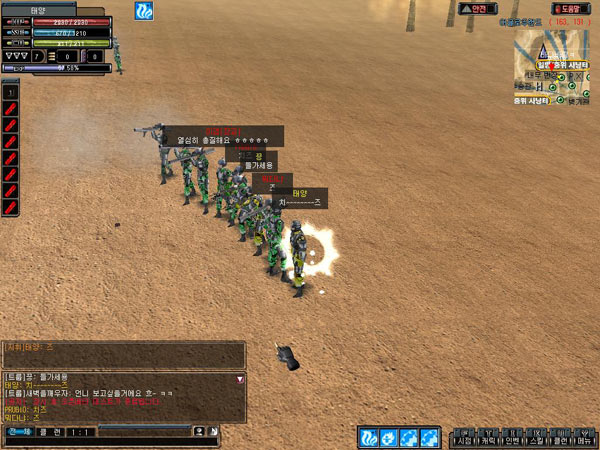
Task: Select the blue buff icon beside the status panel
Action: pos(145,11)
